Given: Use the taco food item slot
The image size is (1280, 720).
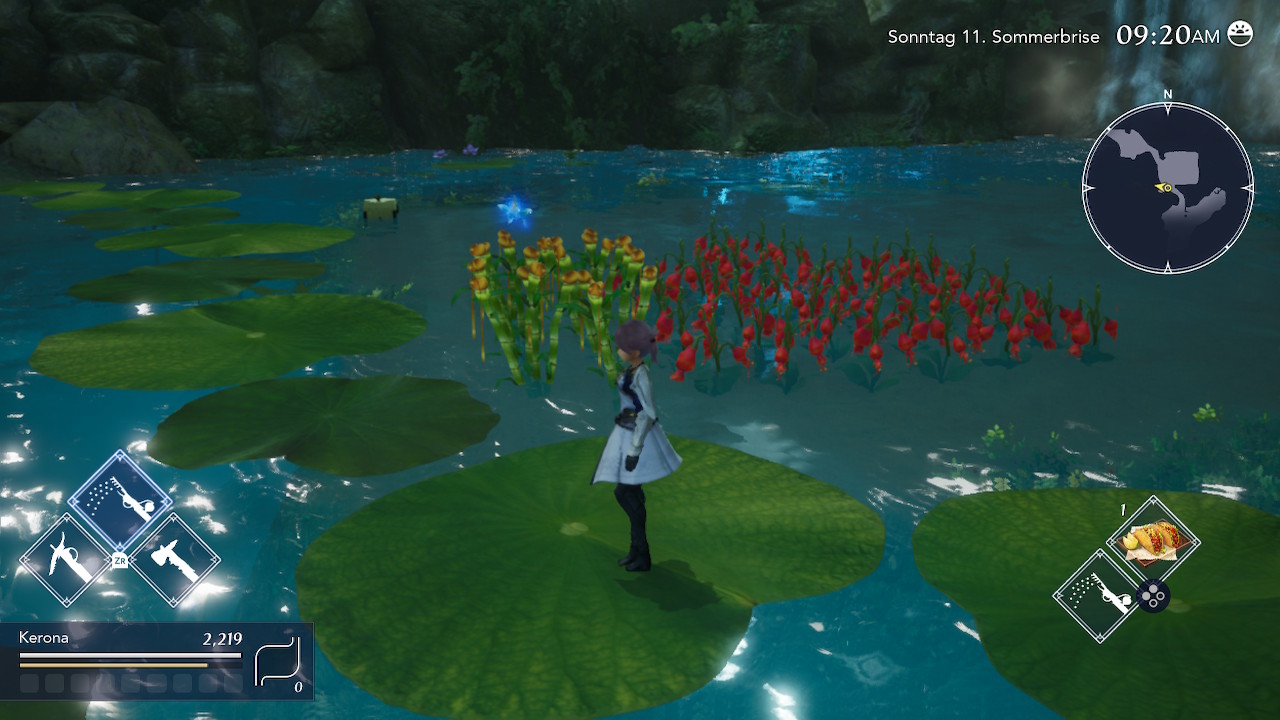Looking at the screenshot, I should [1153, 541].
